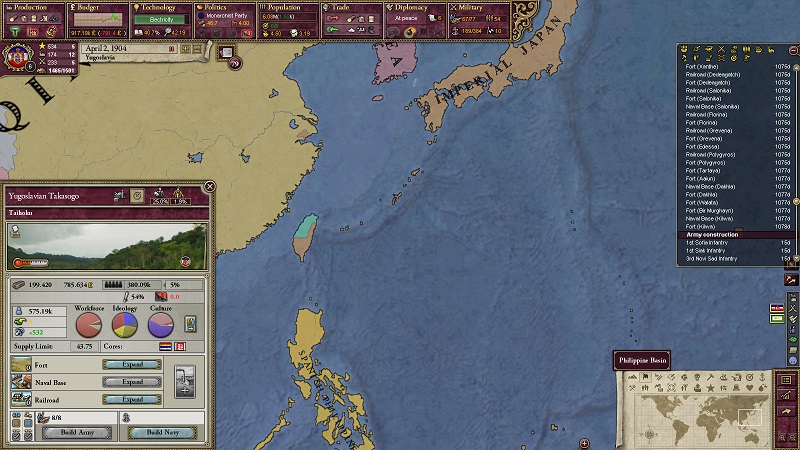Click the Build Army button
This screenshot has height=450, width=800.
[76, 432]
